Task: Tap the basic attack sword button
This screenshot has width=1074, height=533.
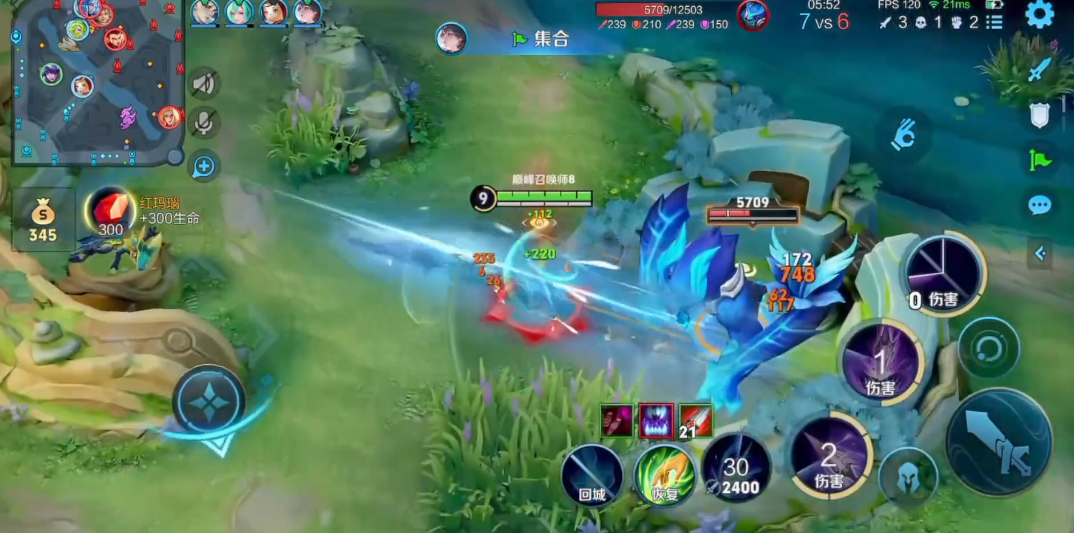Action: (998, 442)
